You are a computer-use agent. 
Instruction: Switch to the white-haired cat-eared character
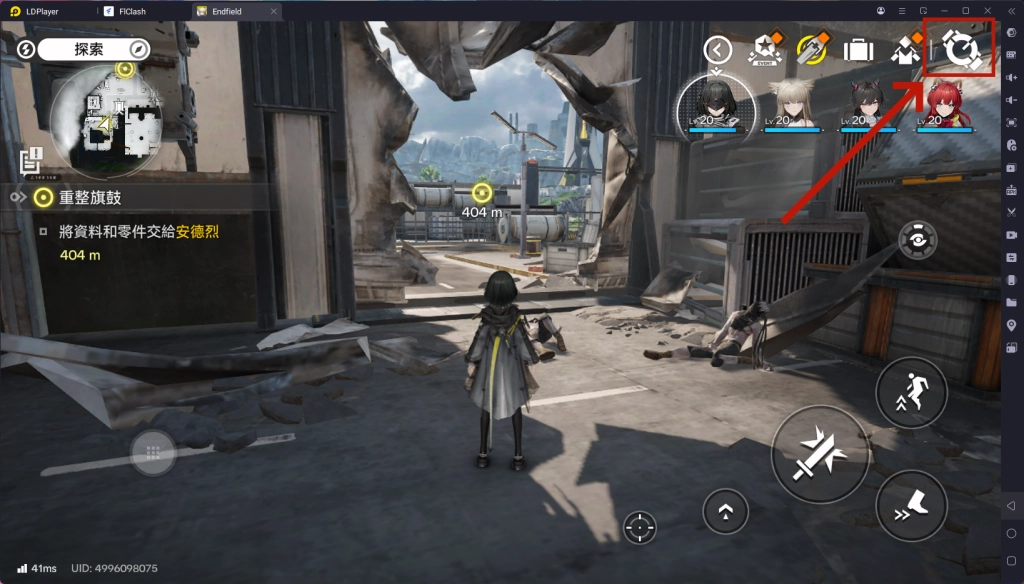pyautogui.click(x=791, y=104)
